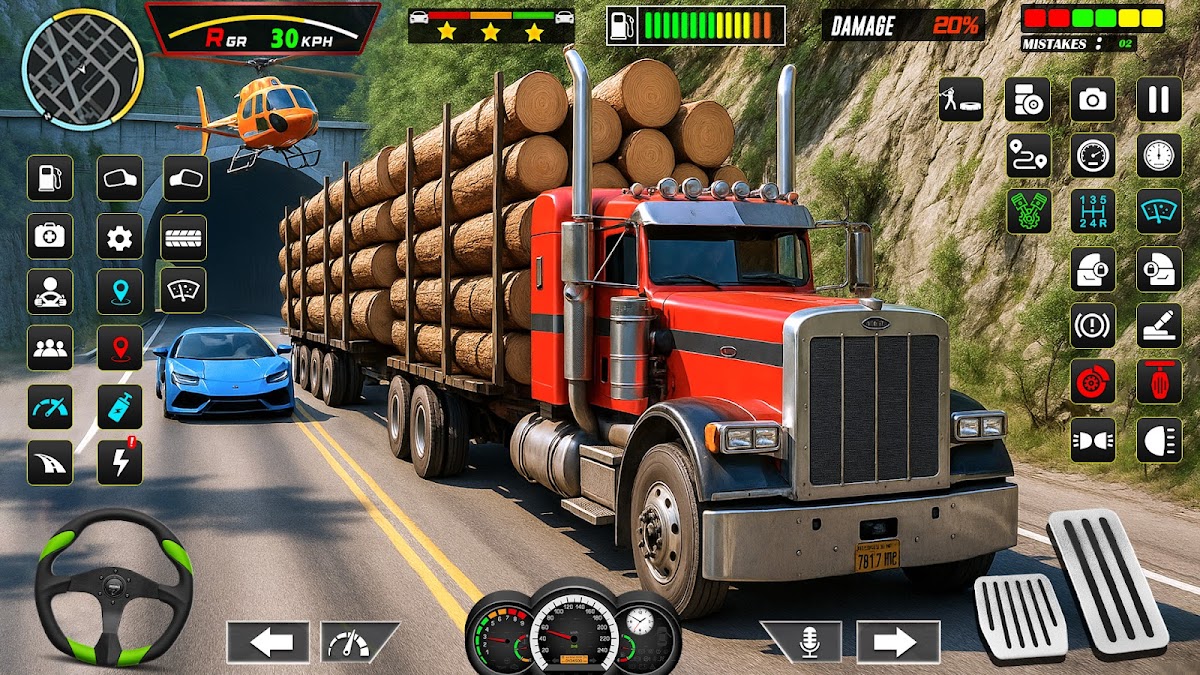Viewport: 1200px width, 675px height.
Task: Click the tire tread icon button
Action: coord(183,237)
